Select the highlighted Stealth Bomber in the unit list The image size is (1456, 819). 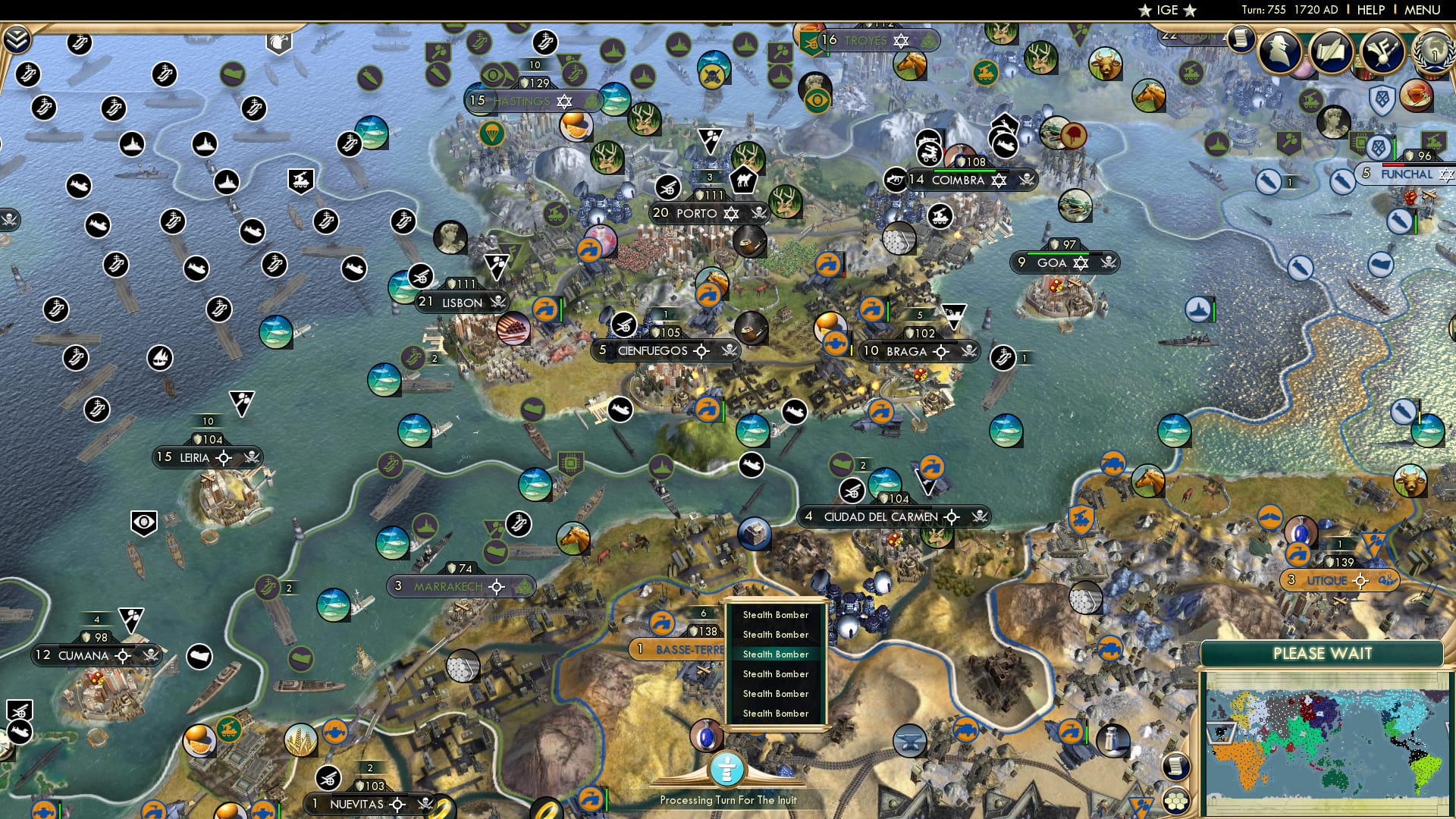(x=775, y=653)
